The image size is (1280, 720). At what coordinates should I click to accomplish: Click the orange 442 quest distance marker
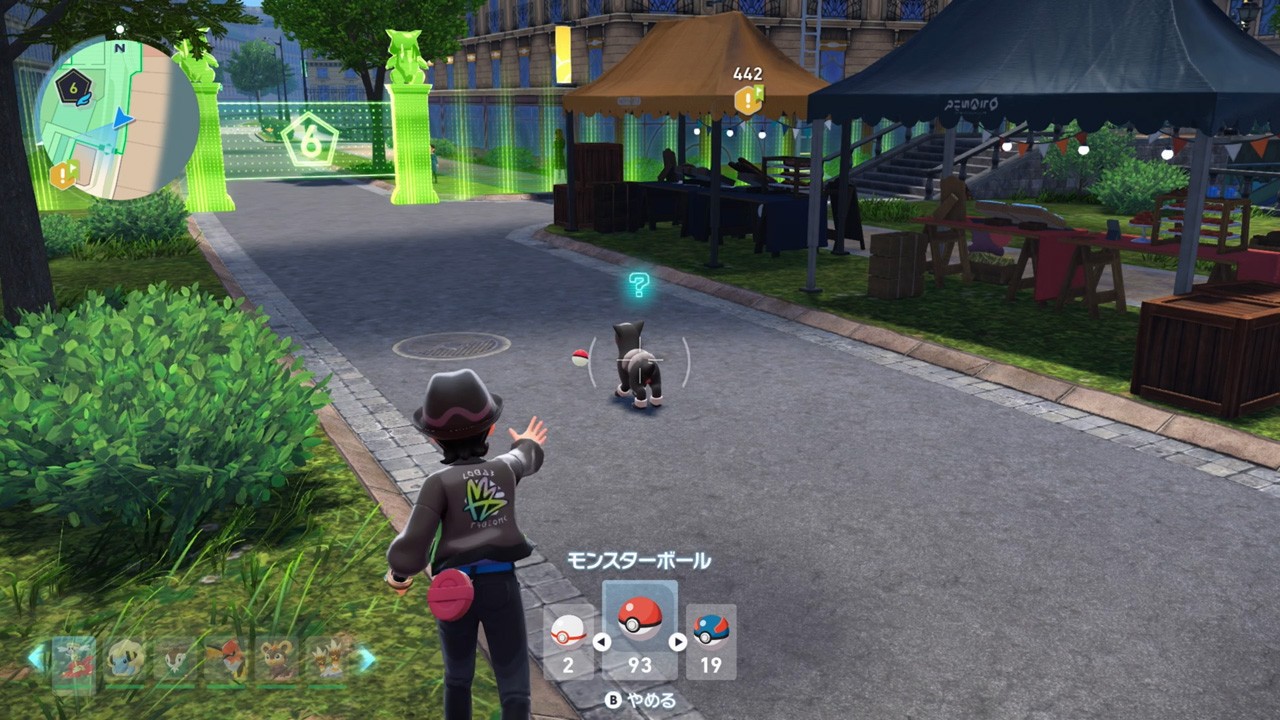(747, 98)
